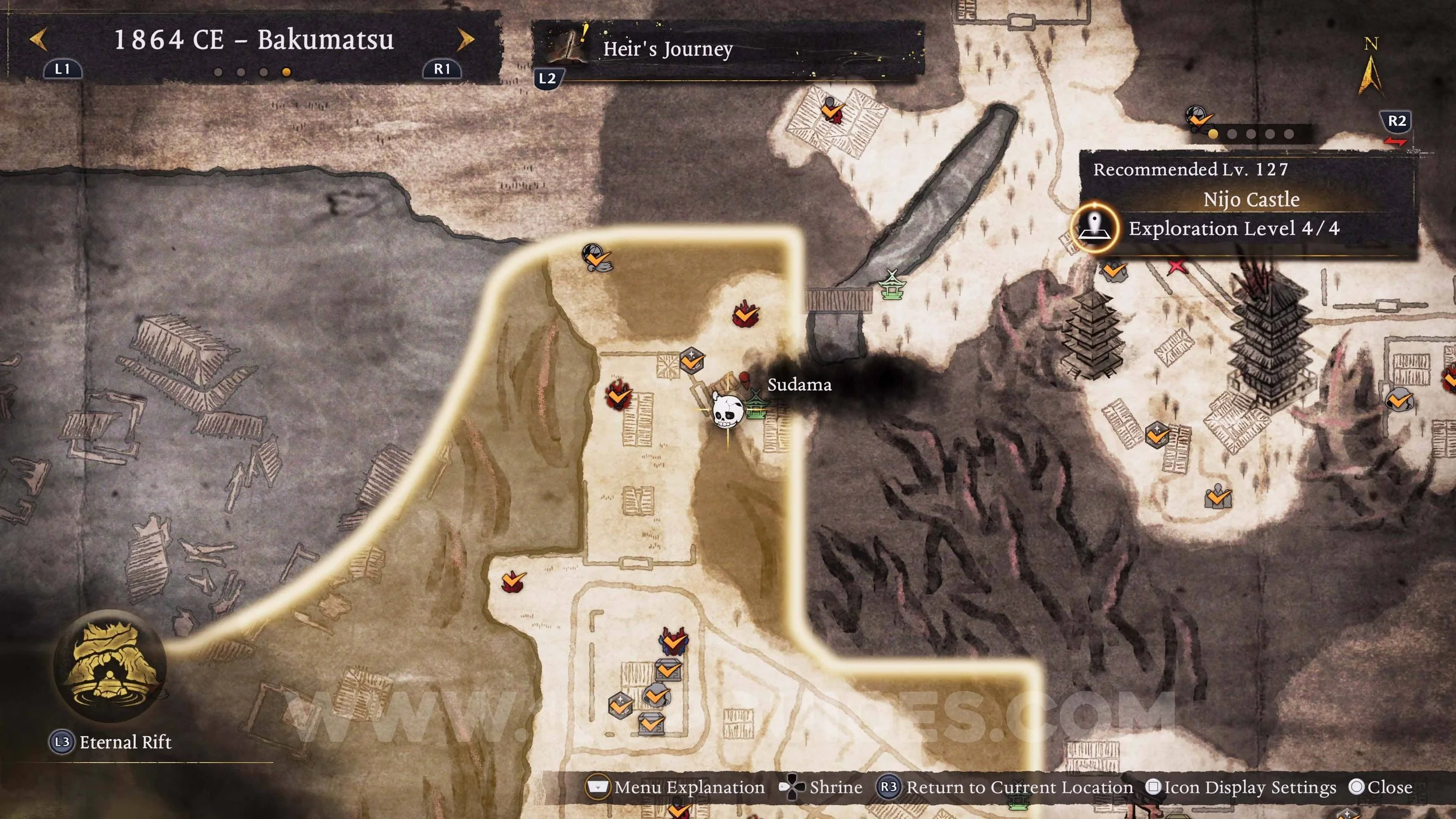Screen dimensions: 1456x819
Task: Advance to the next era with the right arrow
Action: 465,40
